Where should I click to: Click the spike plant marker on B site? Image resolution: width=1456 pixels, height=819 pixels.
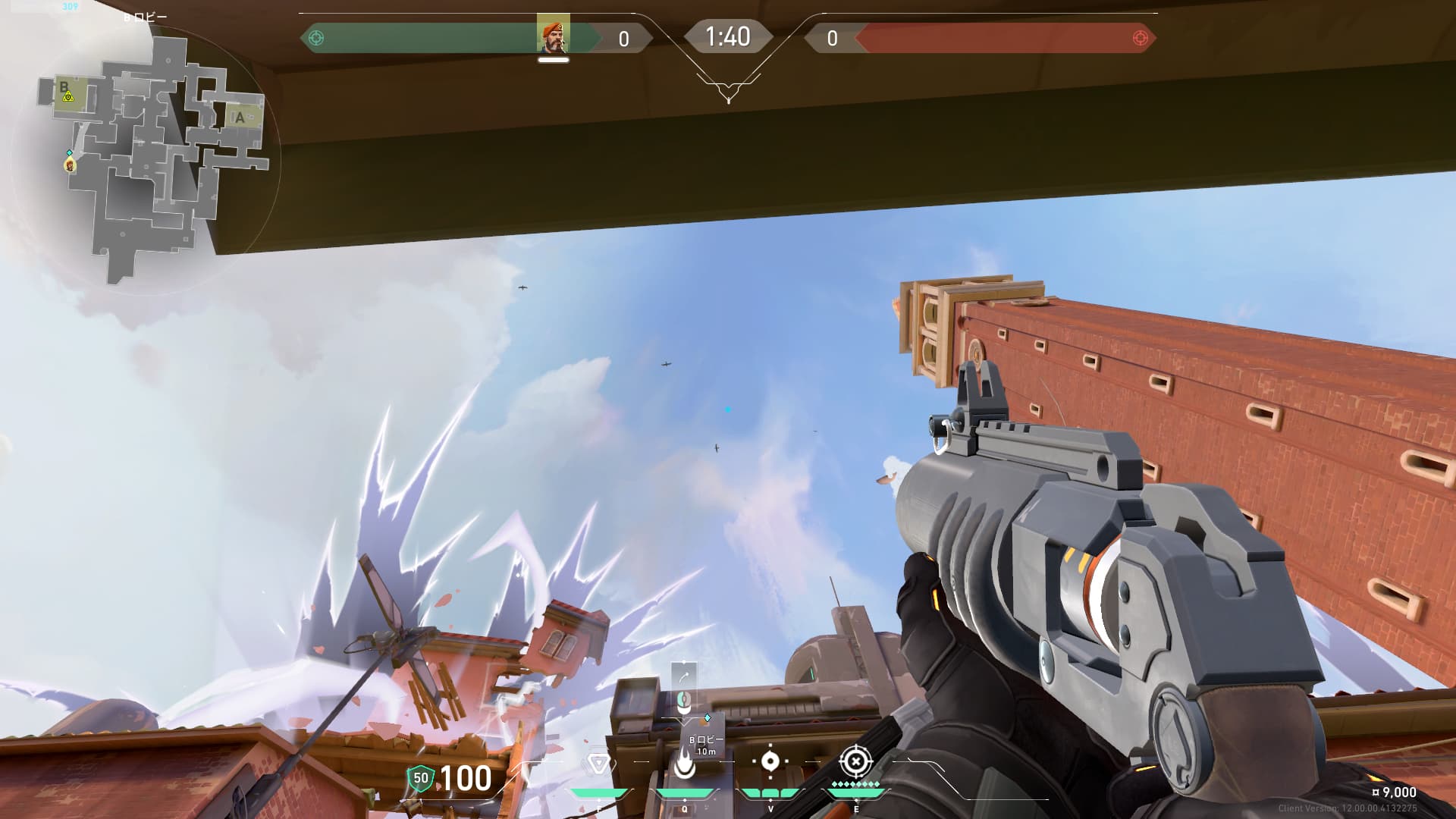68,97
